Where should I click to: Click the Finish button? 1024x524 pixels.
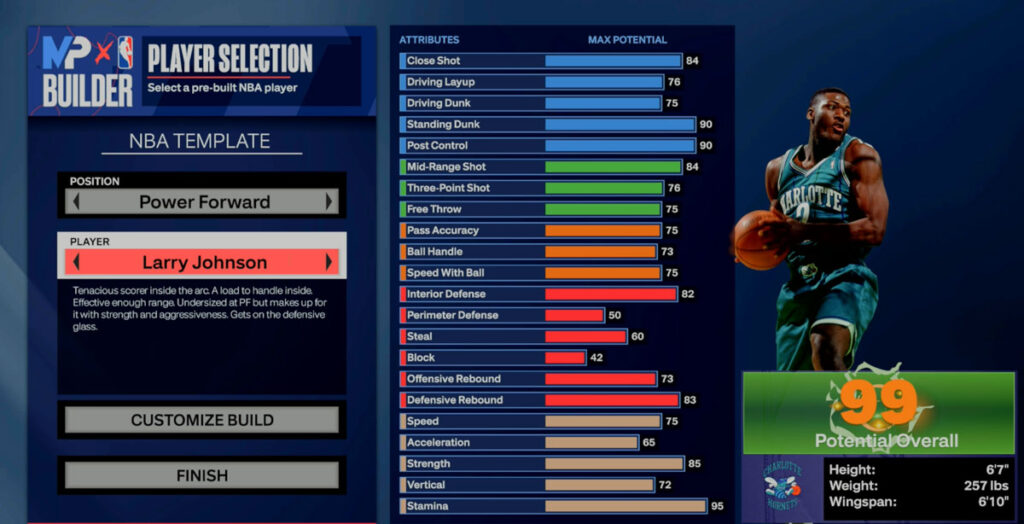(202, 476)
